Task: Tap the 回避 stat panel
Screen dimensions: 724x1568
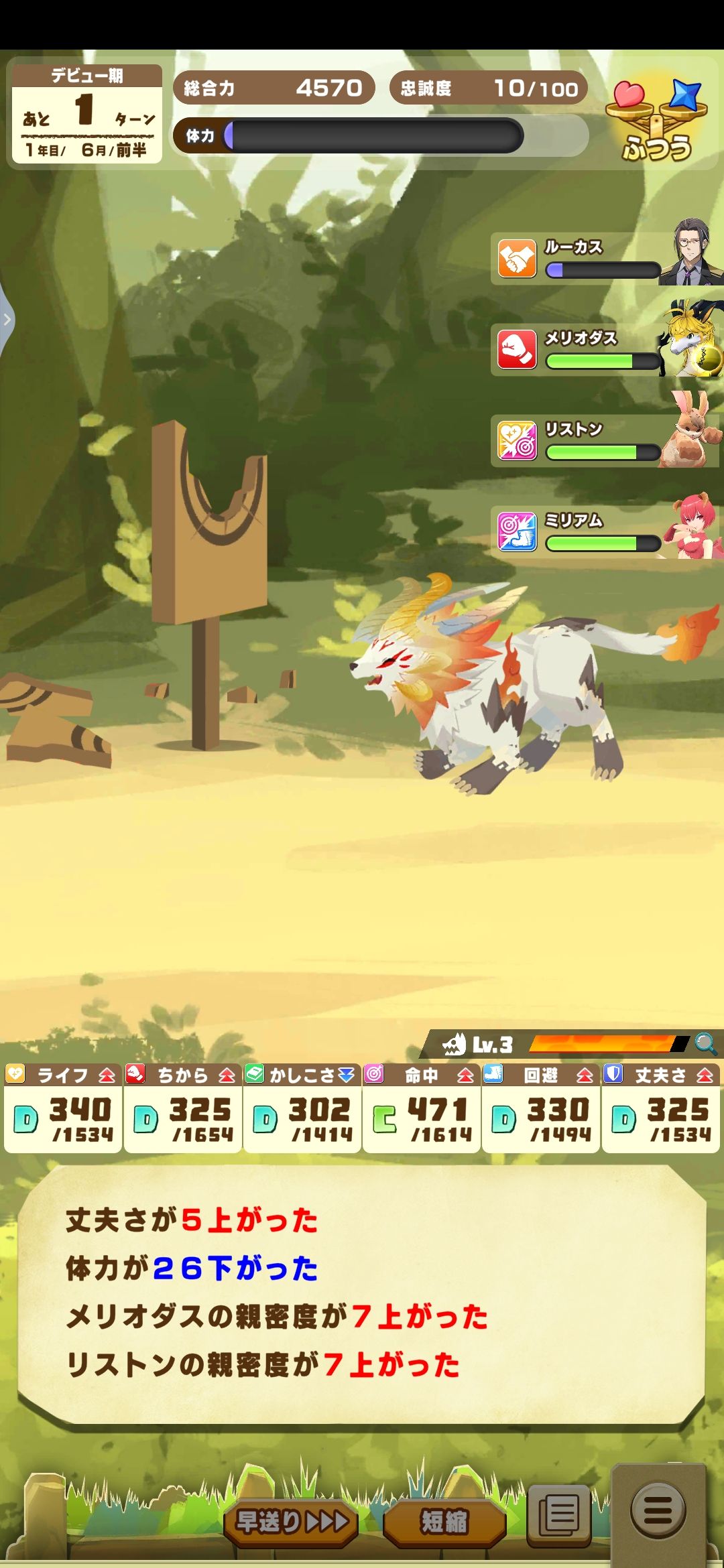Action: (541, 1108)
